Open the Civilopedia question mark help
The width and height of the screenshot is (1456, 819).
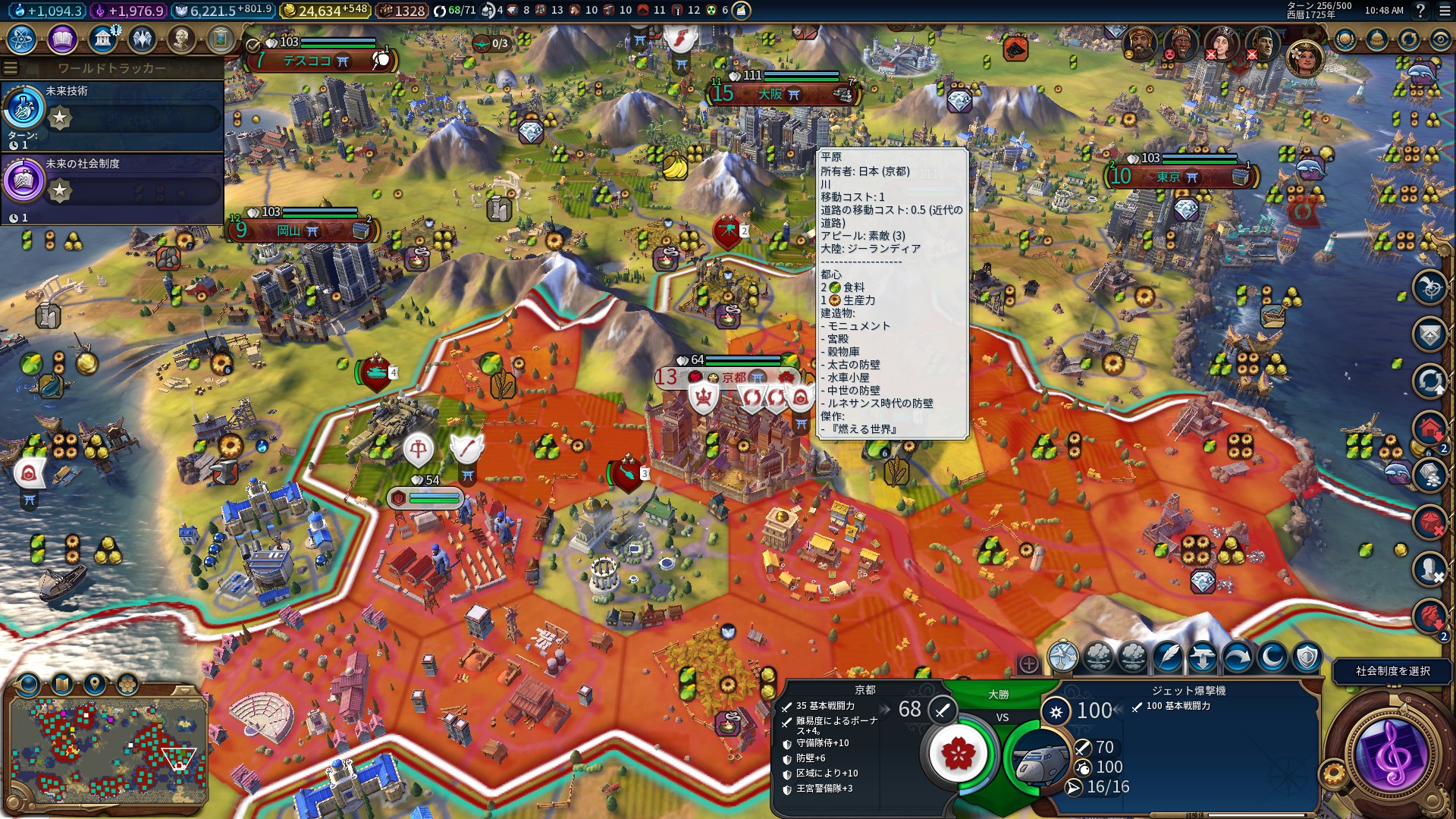click(1420, 11)
